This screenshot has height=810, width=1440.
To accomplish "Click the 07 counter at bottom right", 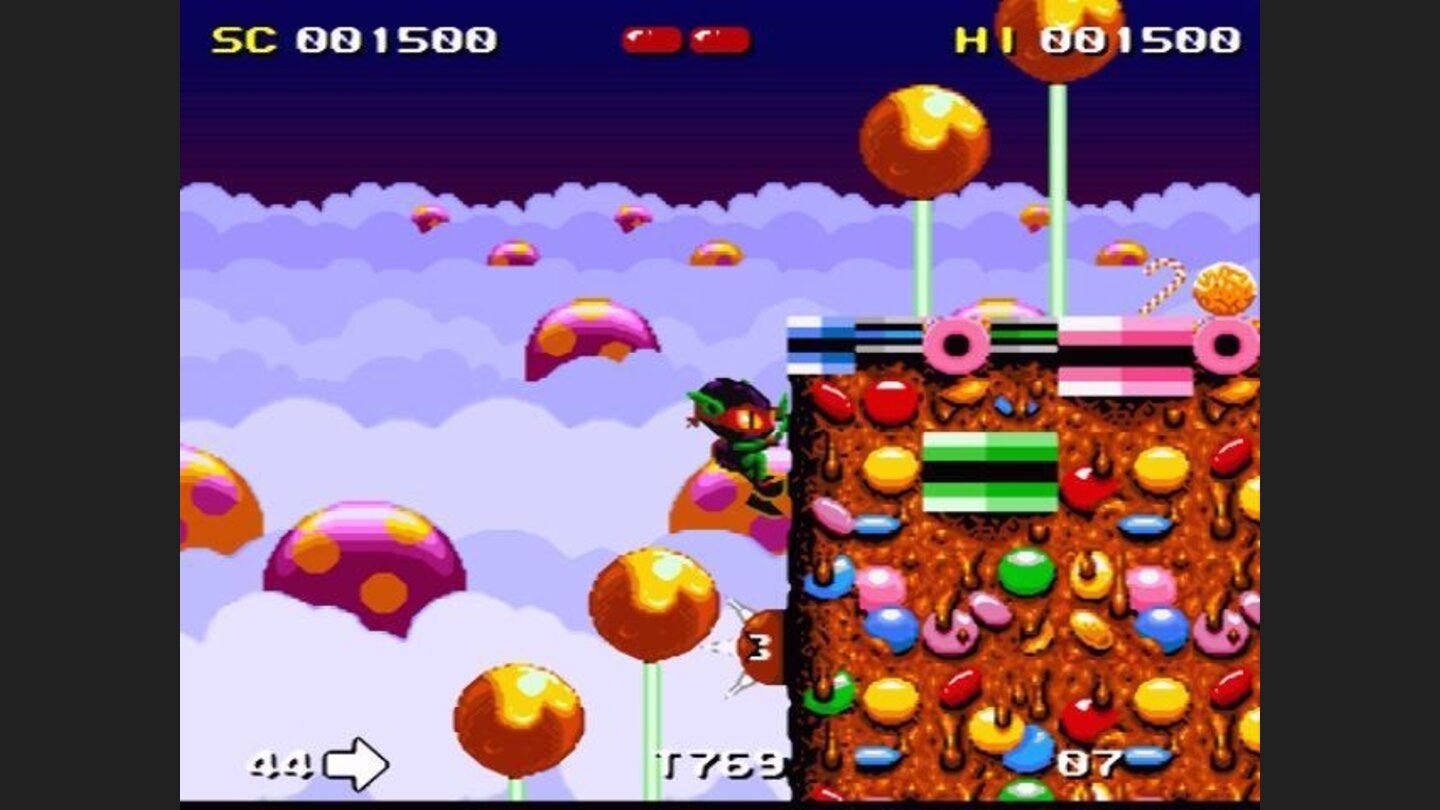I will [x=1090, y=762].
